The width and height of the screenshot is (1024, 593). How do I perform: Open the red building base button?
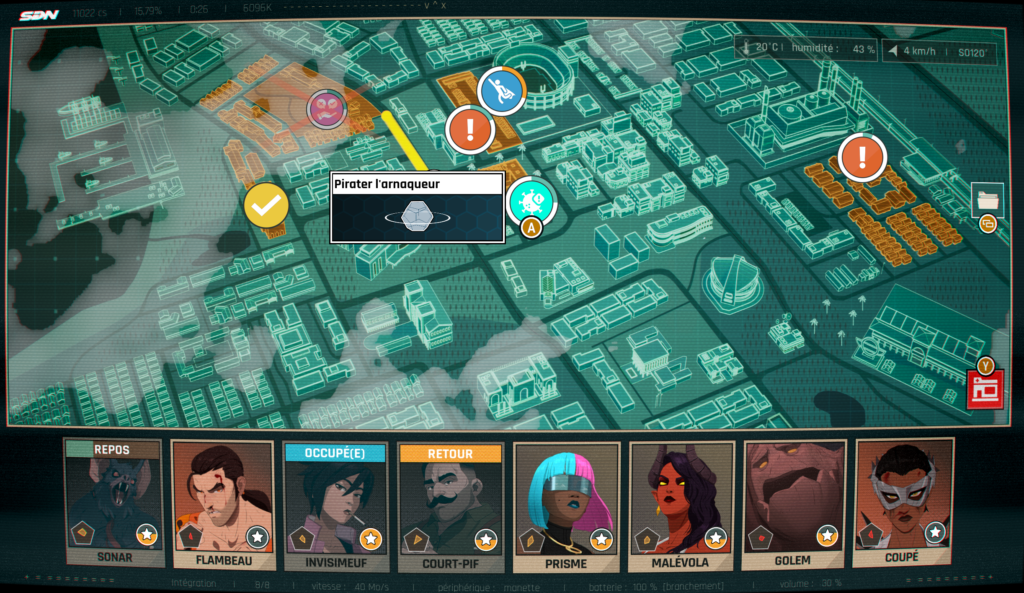pyautogui.click(x=984, y=390)
